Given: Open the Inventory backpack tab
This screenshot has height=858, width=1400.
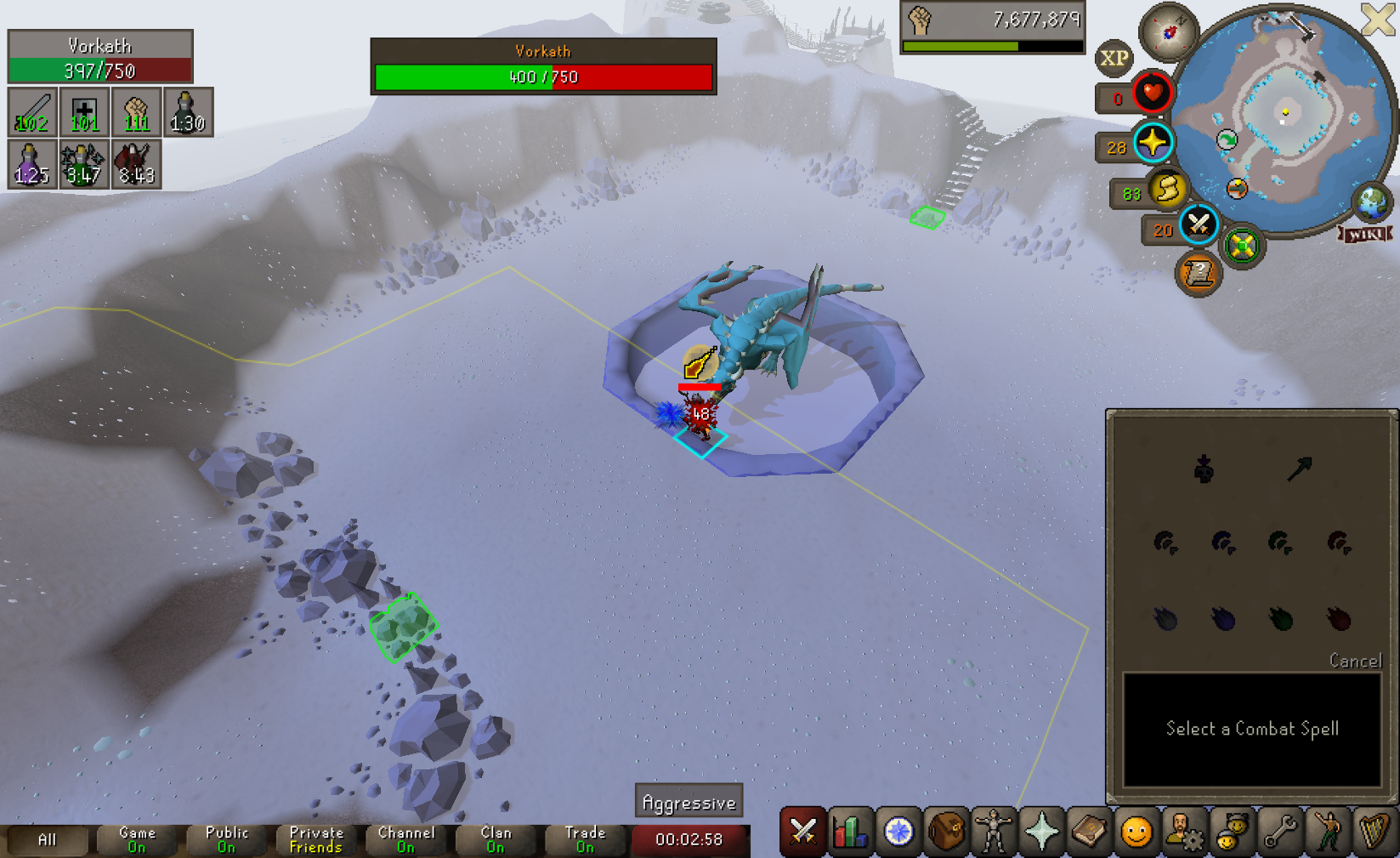Looking at the screenshot, I should (946, 832).
